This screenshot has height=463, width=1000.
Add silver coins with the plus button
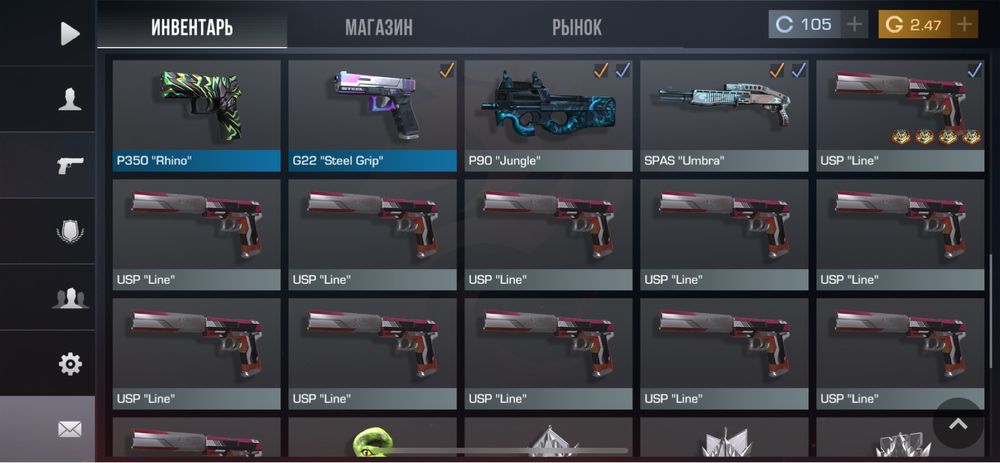[x=854, y=24]
